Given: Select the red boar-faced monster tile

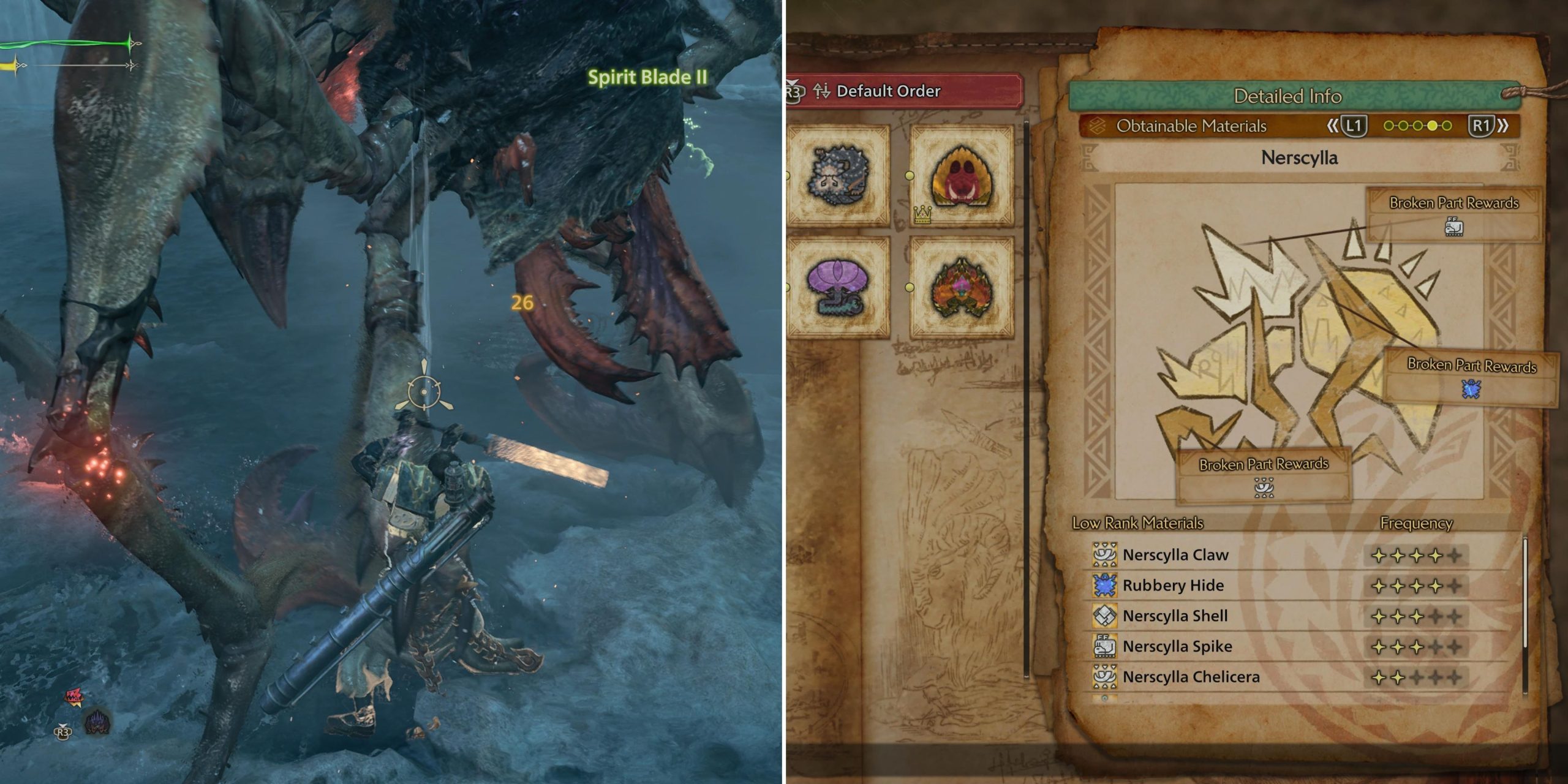Looking at the screenshot, I should (961, 176).
